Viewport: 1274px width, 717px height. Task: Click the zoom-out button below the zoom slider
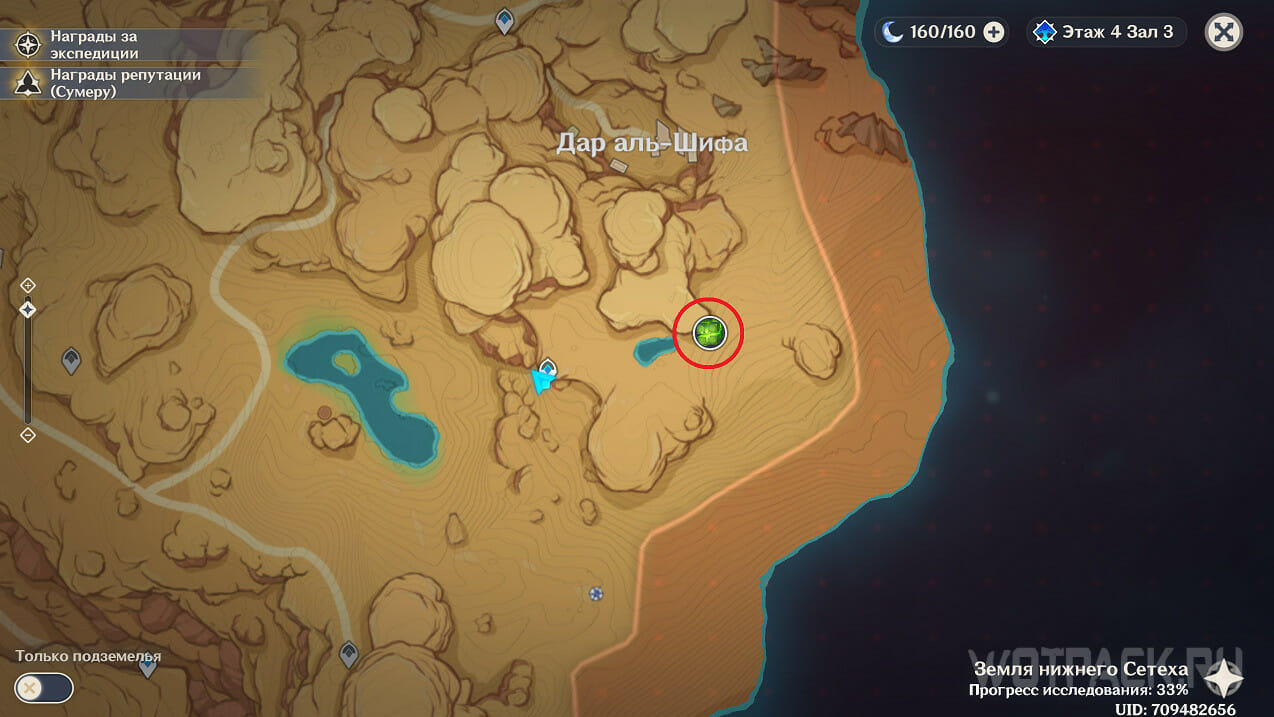[x=28, y=435]
